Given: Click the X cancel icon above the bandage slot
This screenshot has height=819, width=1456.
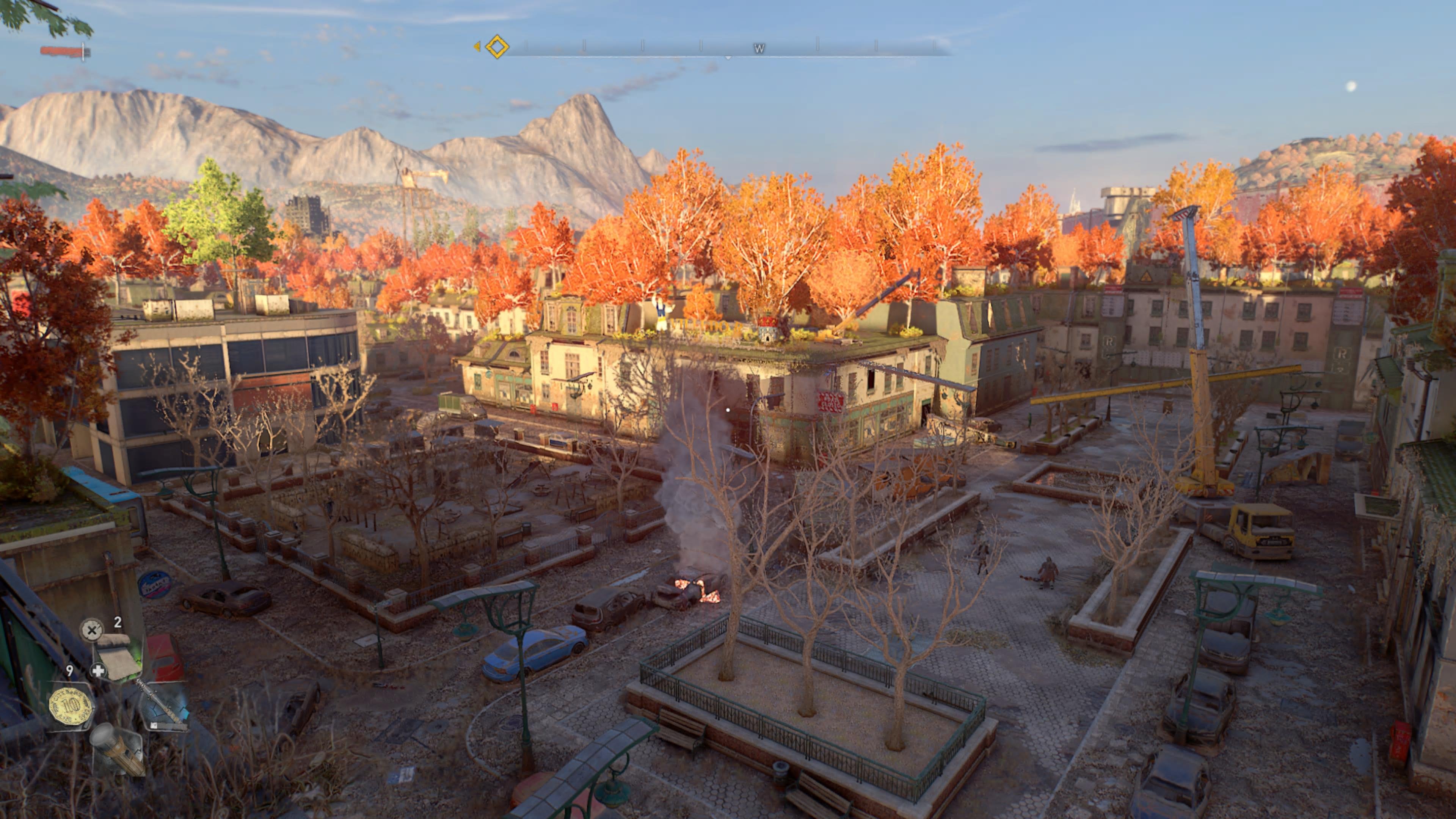Looking at the screenshot, I should [x=92, y=630].
